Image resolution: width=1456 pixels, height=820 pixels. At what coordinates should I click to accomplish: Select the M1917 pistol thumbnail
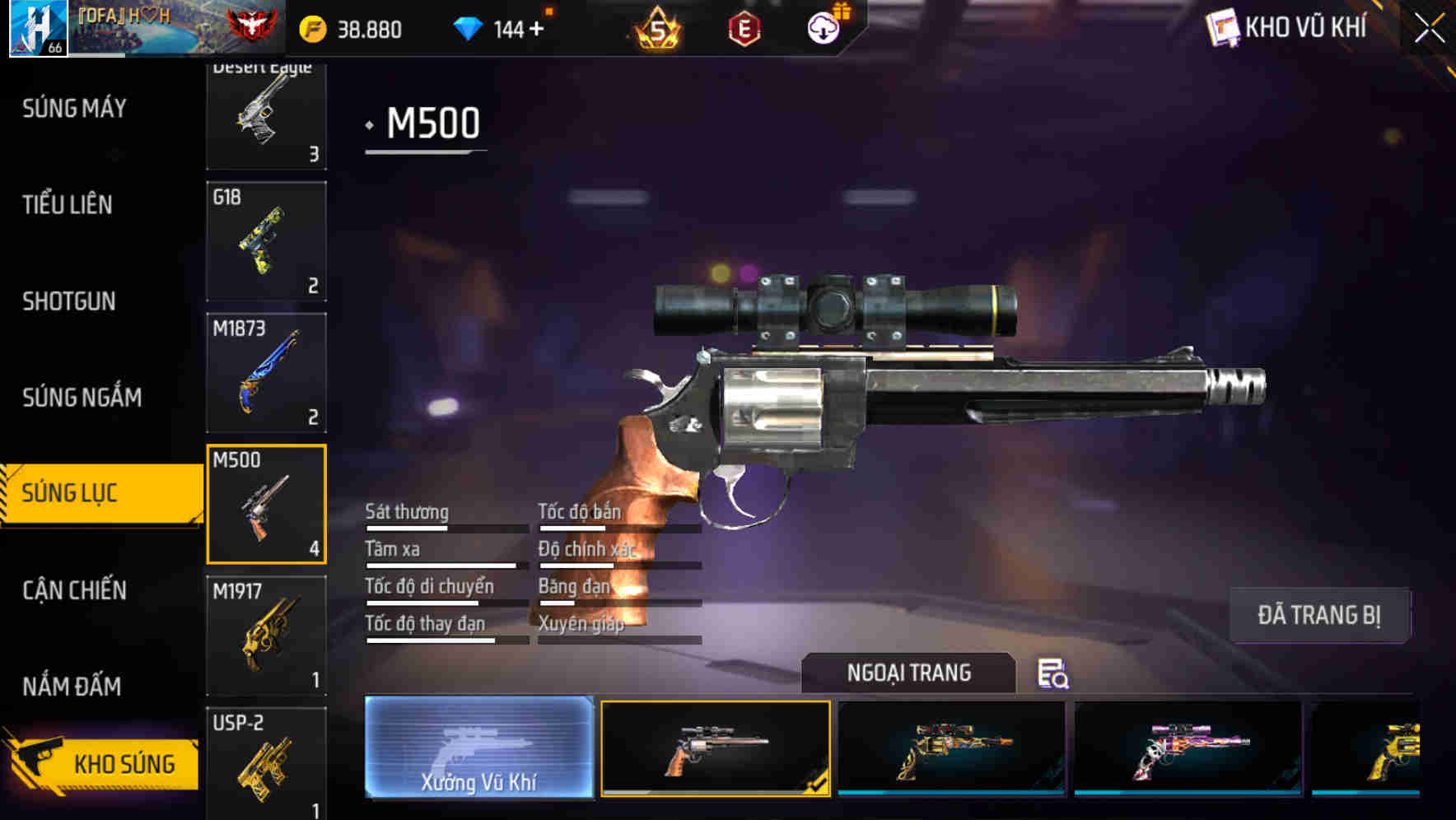[x=265, y=636]
